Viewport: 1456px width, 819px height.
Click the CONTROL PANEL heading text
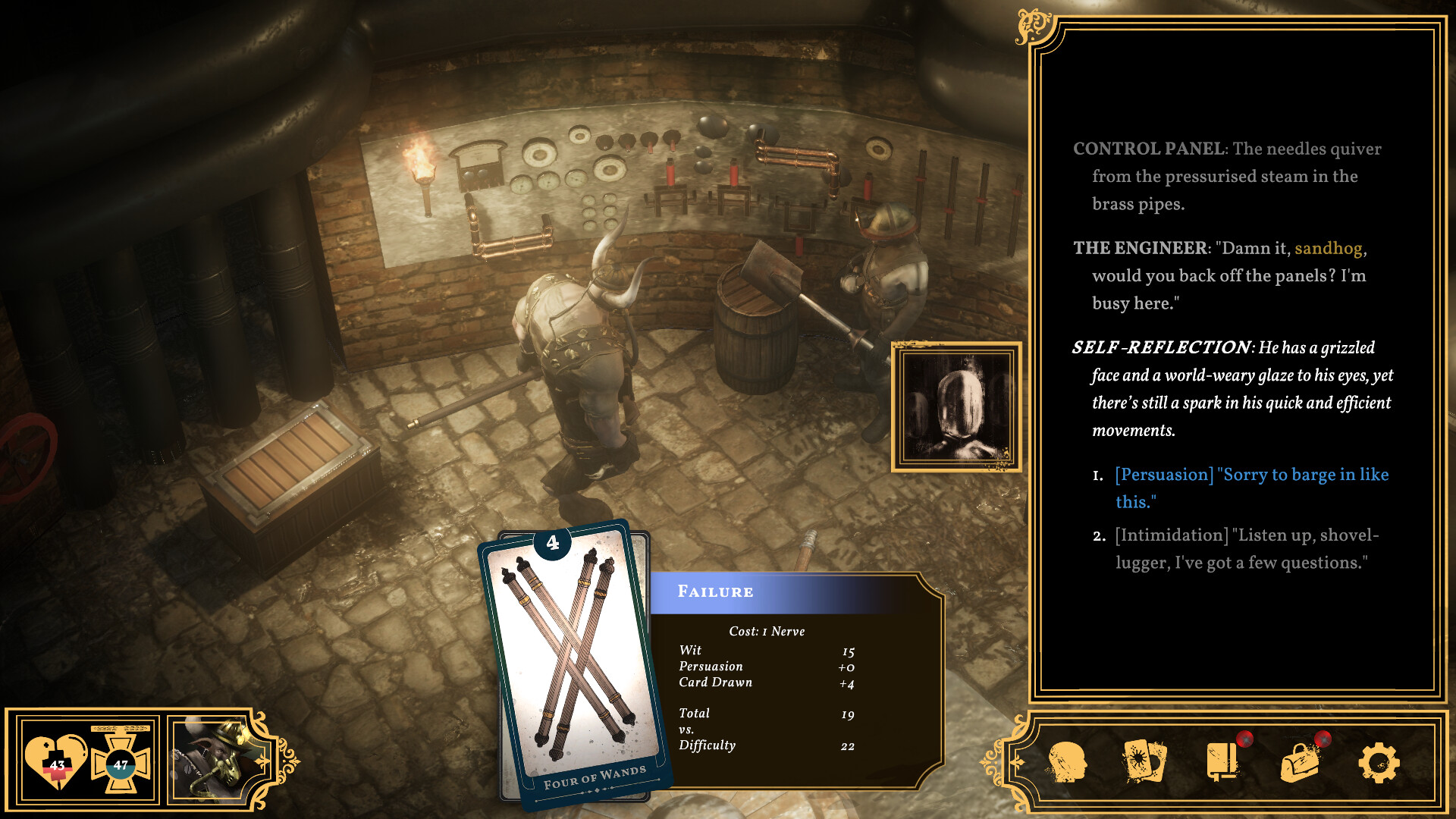1149,149
